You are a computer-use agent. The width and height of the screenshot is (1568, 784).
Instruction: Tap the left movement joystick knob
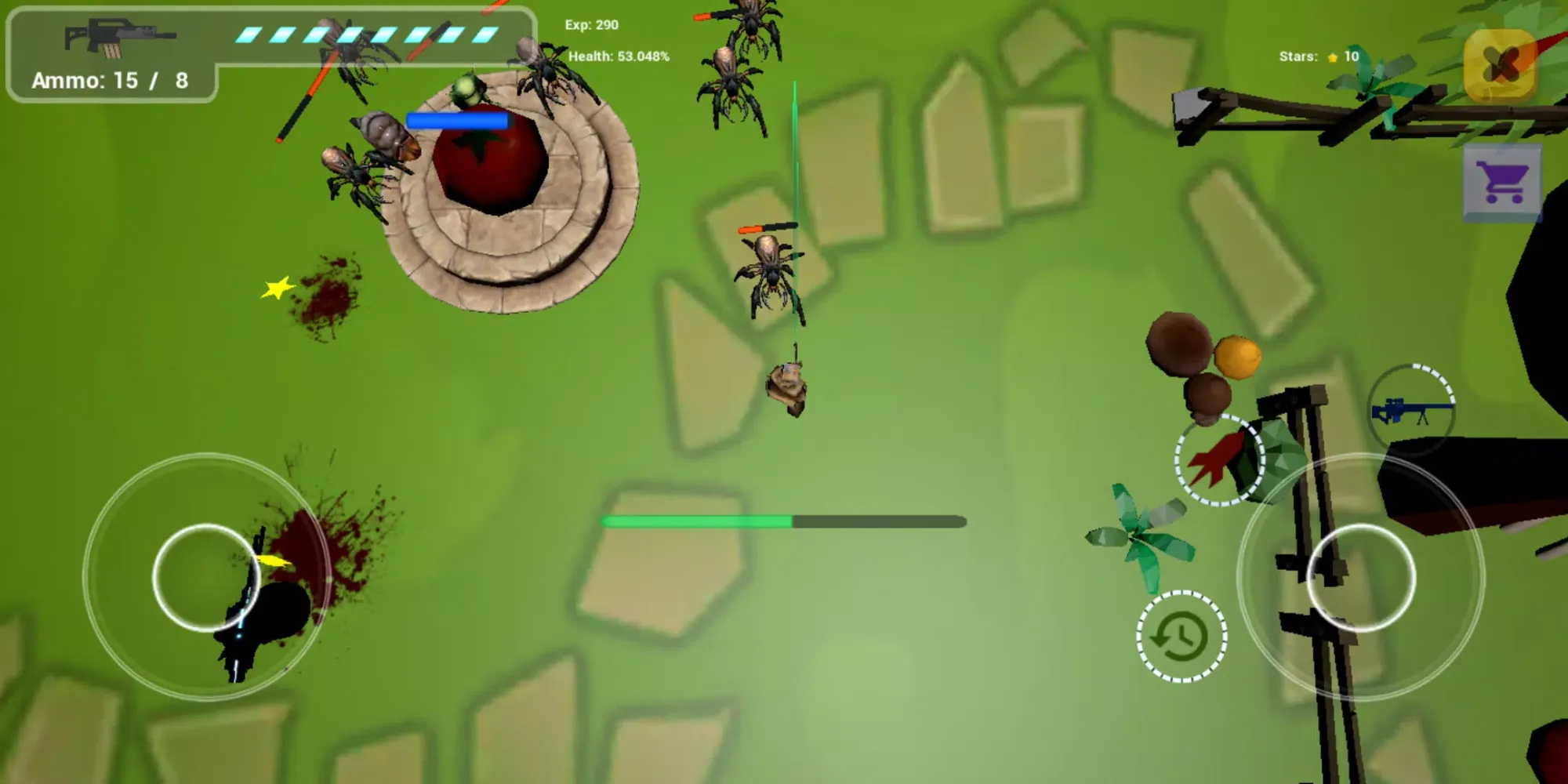tap(205, 578)
